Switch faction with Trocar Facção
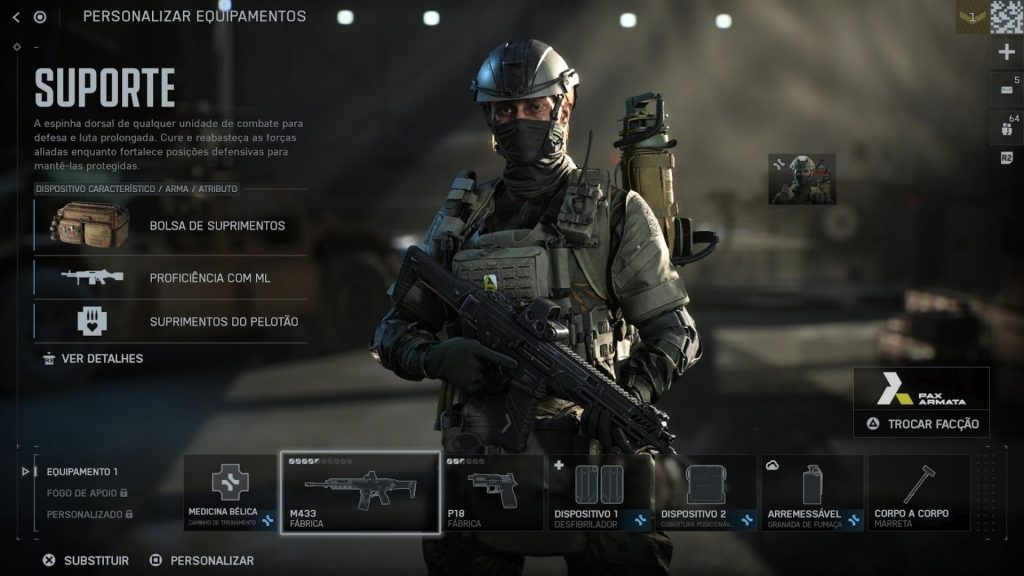The image size is (1024, 576). pos(921,423)
